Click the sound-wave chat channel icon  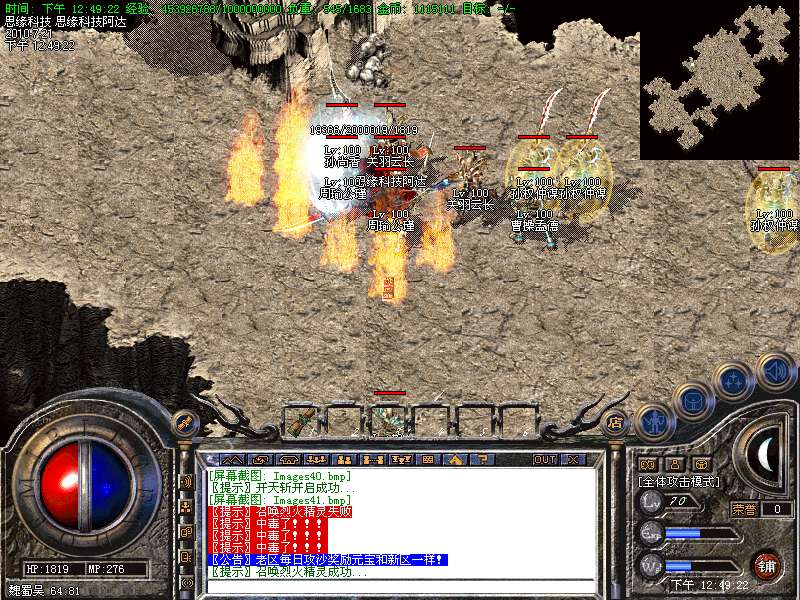point(187,480)
